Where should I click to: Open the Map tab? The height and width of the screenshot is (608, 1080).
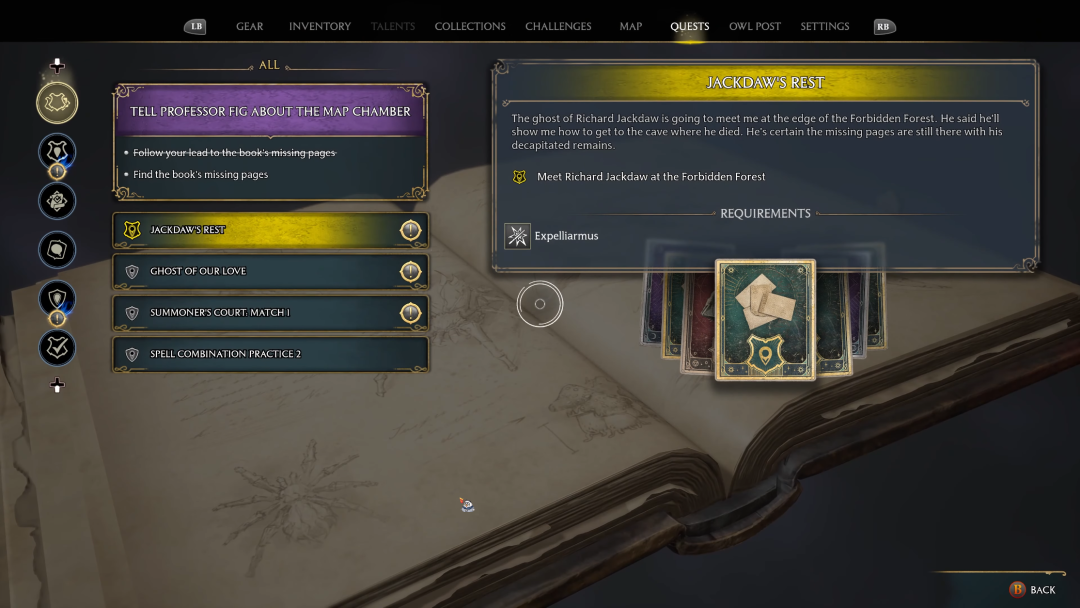tap(630, 27)
